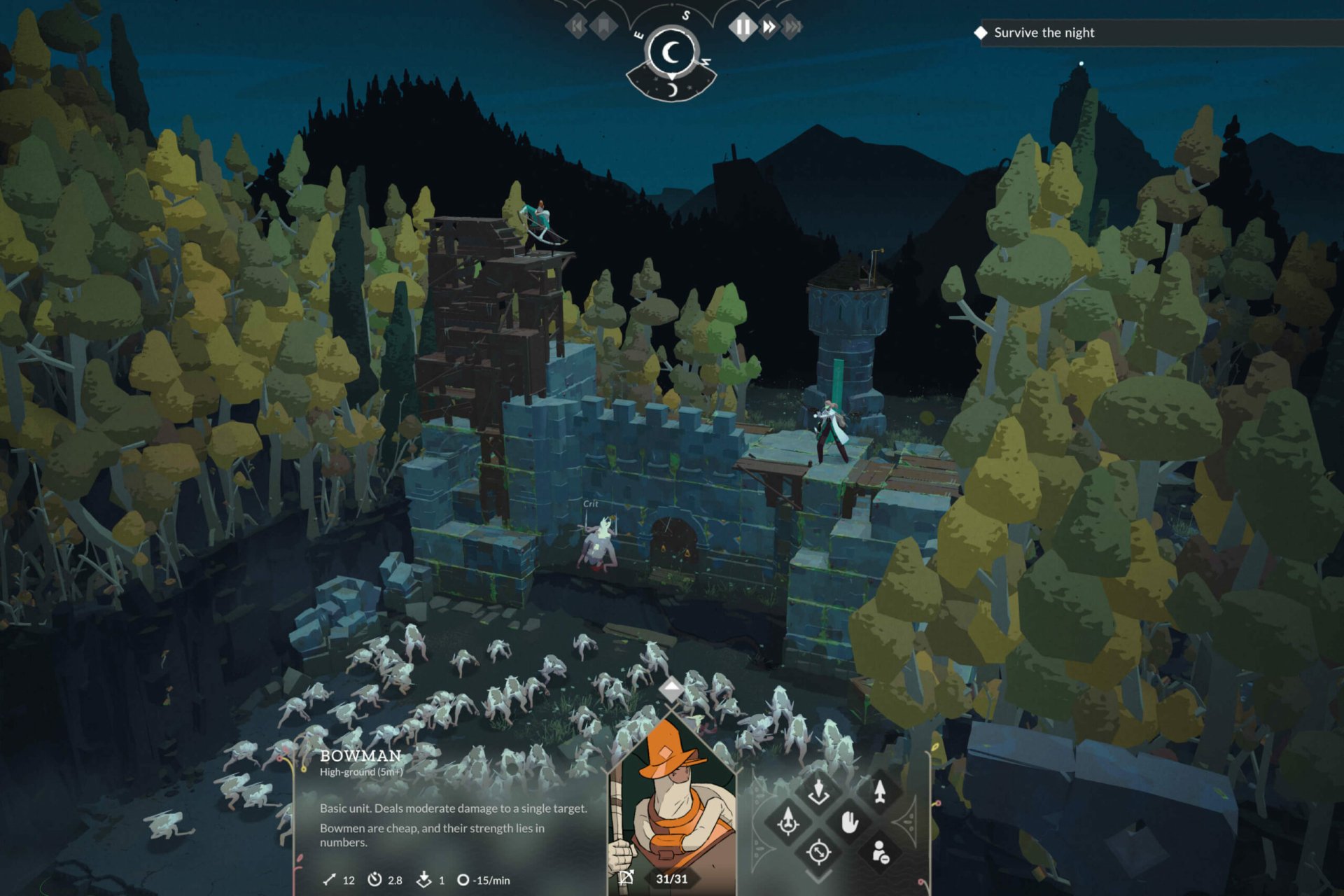
Task: Select the downward garrison command icon
Action: click(818, 790)
